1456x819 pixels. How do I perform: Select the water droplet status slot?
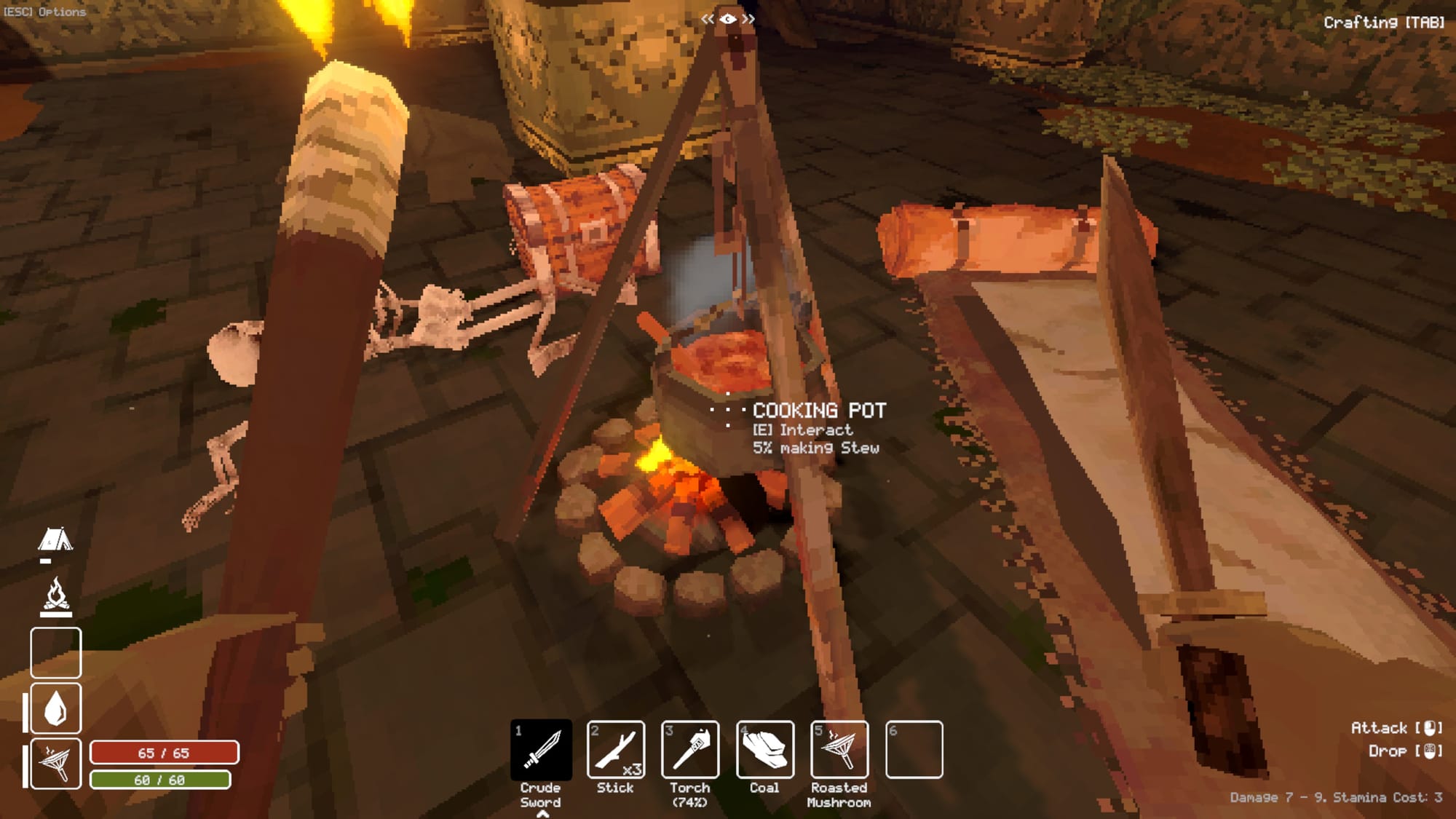pyautogui.click(x=56, y=708)
